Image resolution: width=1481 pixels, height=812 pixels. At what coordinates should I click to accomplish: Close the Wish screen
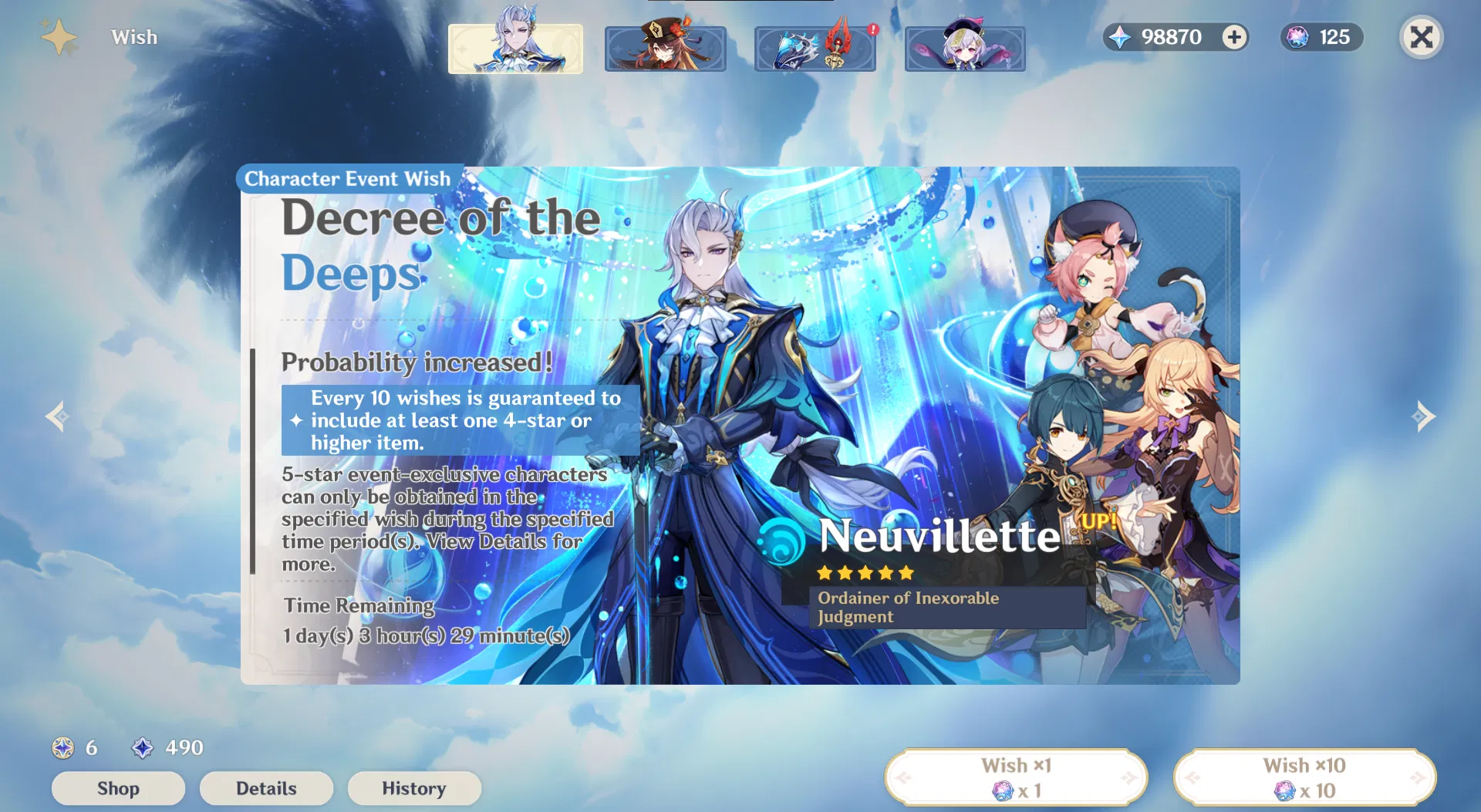point(1422,37)
